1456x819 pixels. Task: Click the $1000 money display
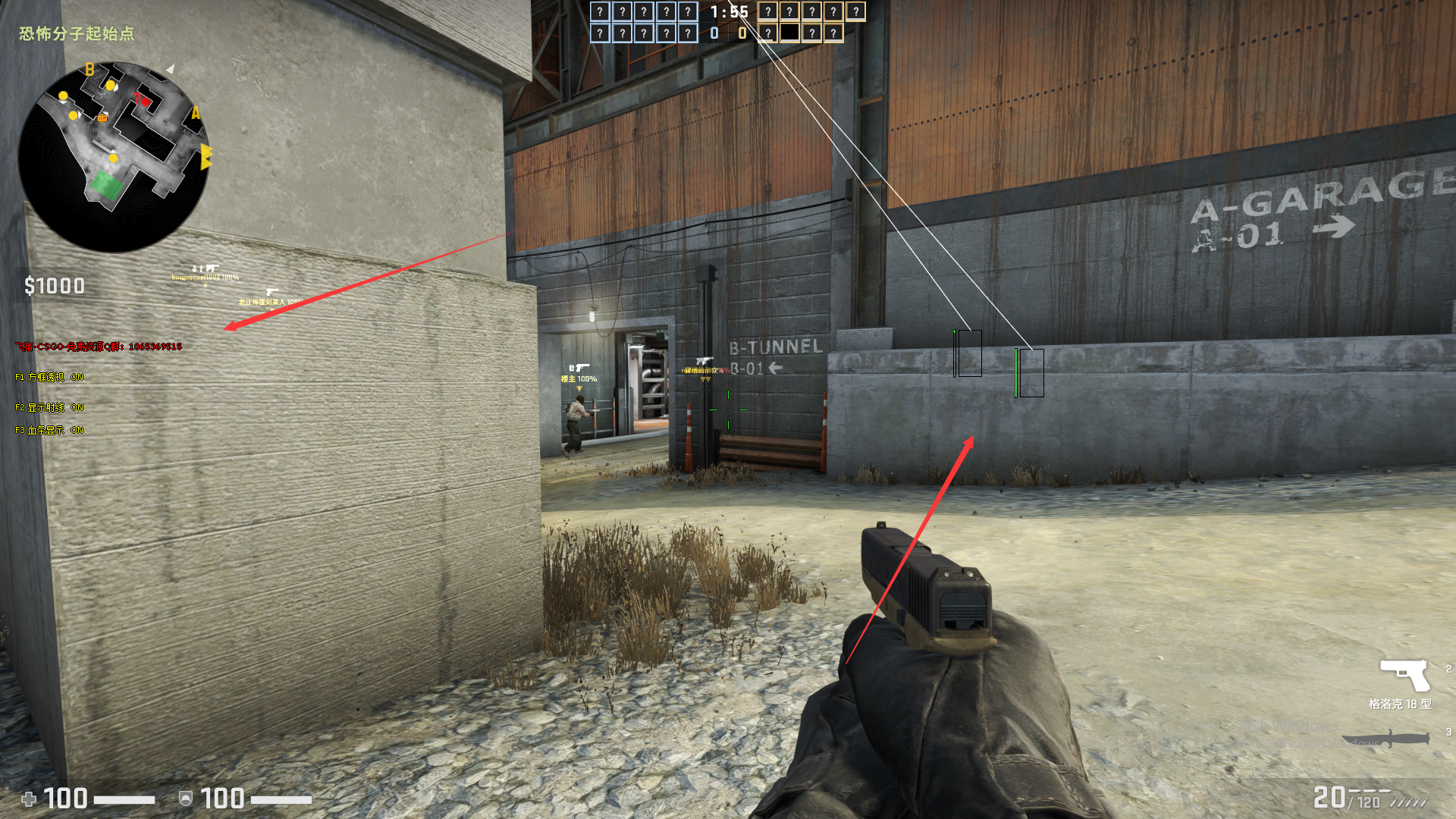click(x=55, y=287)
